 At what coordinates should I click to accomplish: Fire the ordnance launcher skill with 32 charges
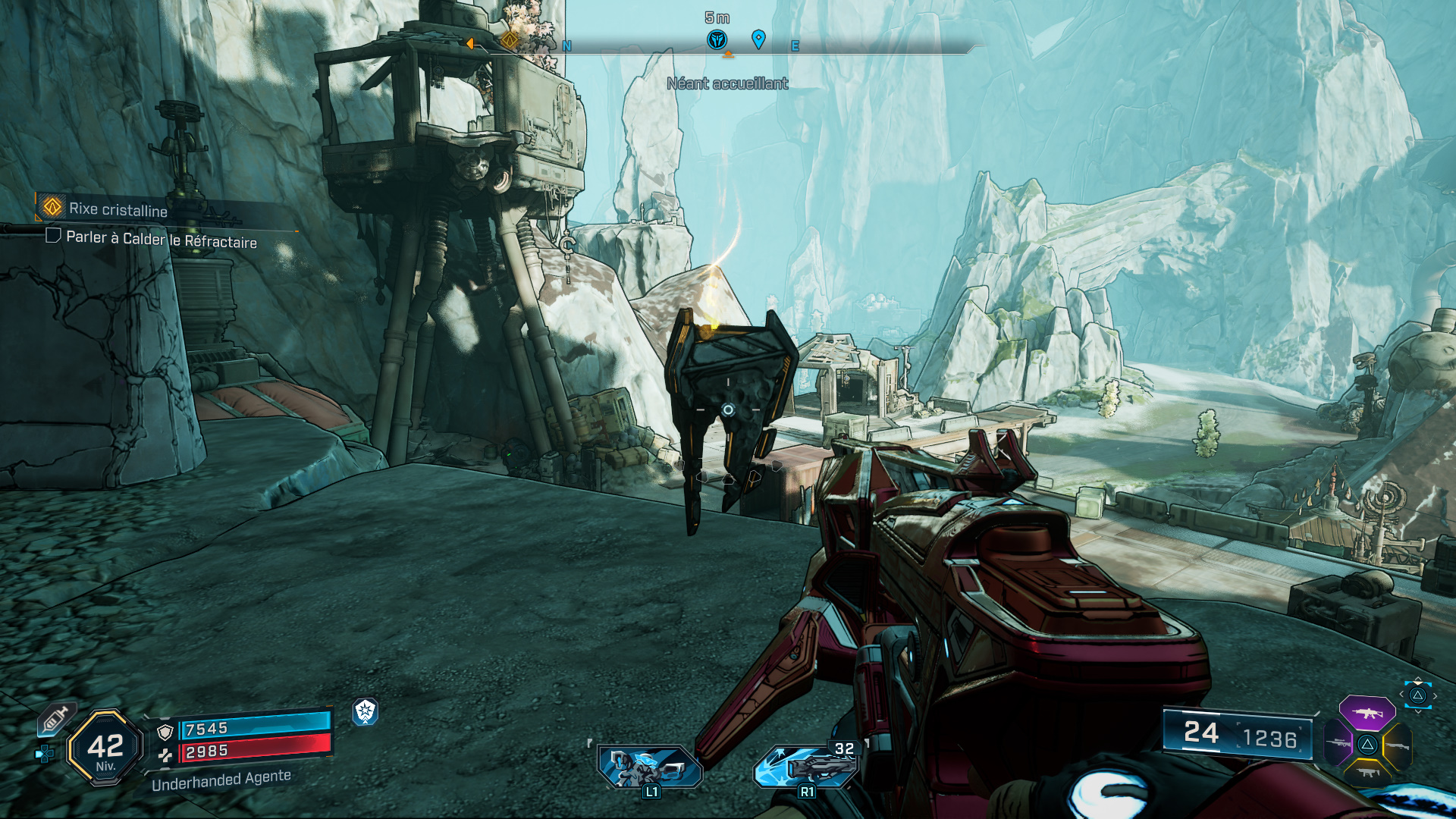[x=807, y=767]
